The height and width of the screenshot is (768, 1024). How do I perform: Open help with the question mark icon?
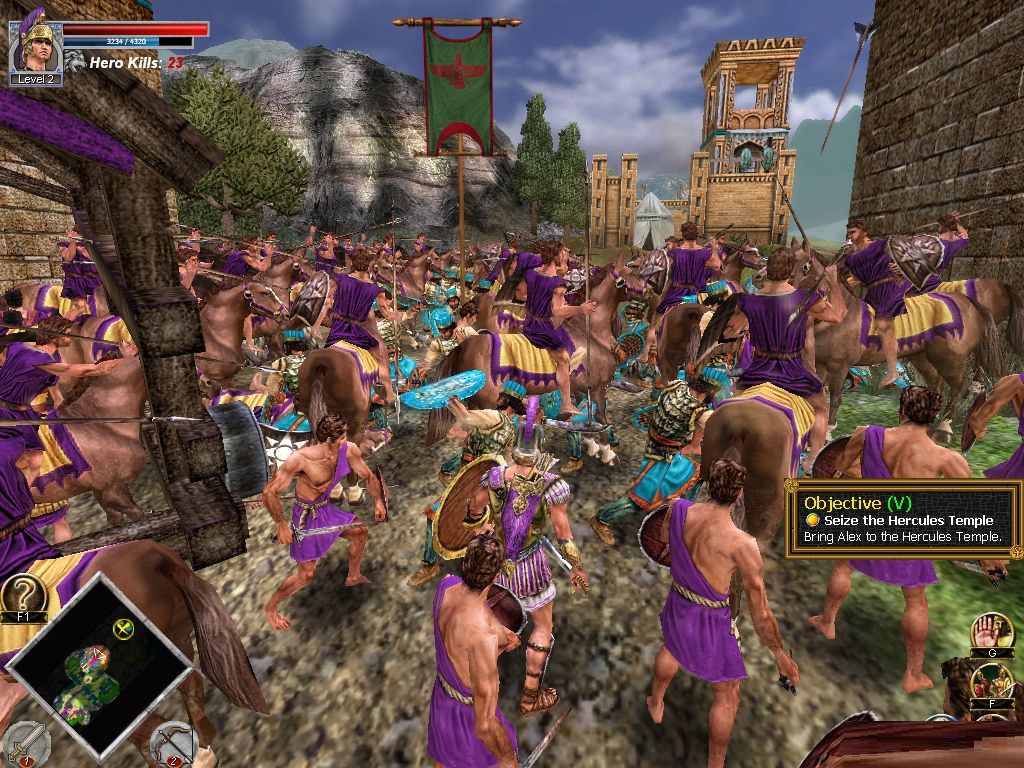tap(24, 596)
